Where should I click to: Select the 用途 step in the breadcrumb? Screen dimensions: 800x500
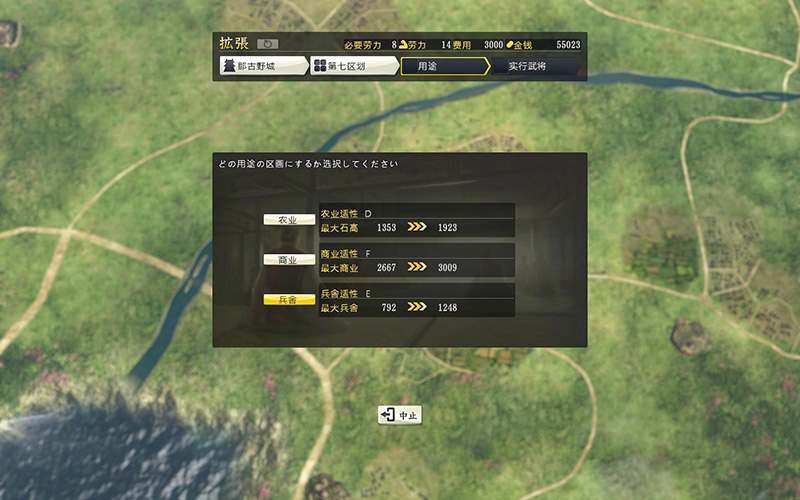tap(443, 67)
